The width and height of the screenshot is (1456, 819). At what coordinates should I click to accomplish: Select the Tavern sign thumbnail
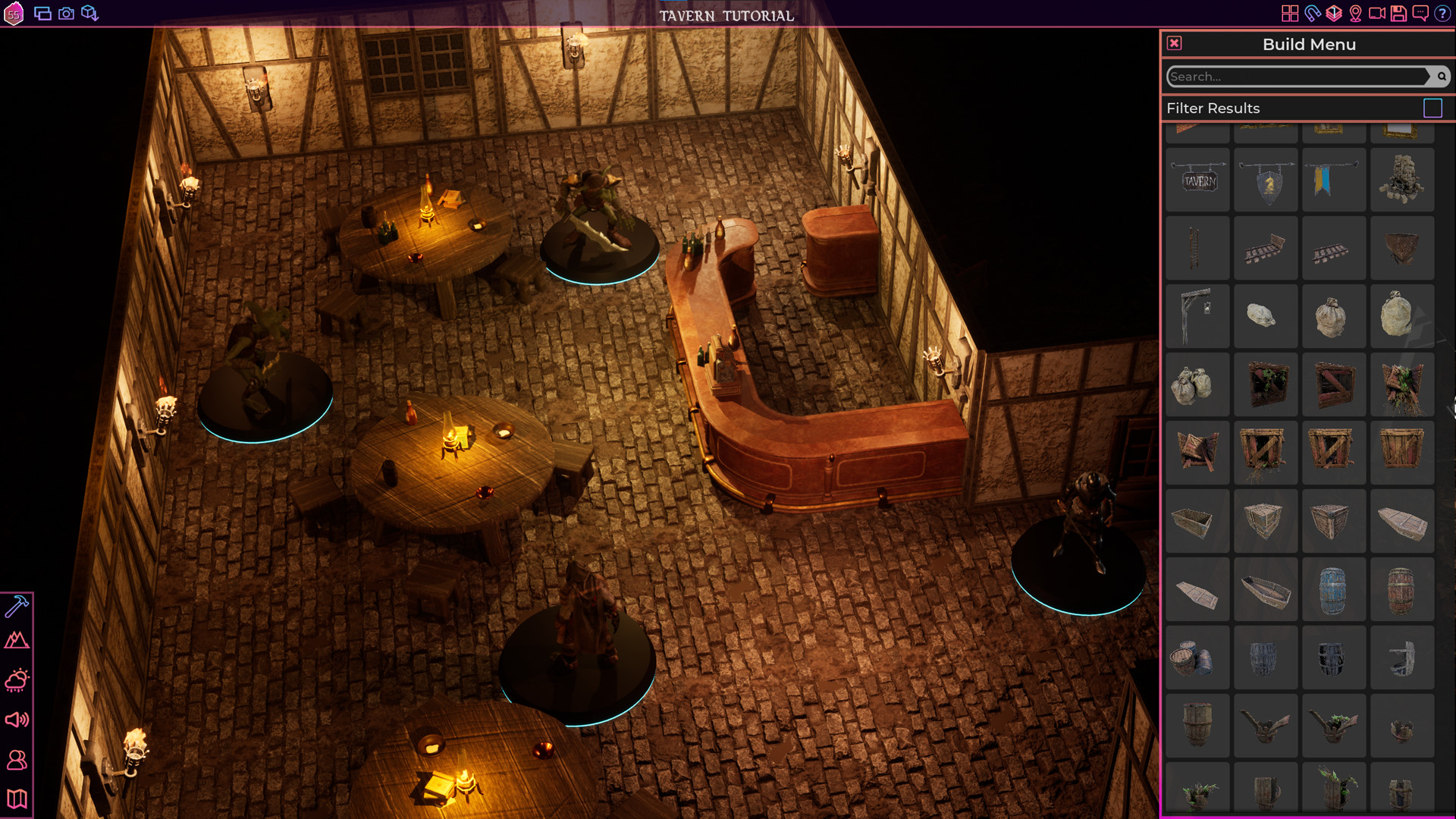[x=1197, y=180]
